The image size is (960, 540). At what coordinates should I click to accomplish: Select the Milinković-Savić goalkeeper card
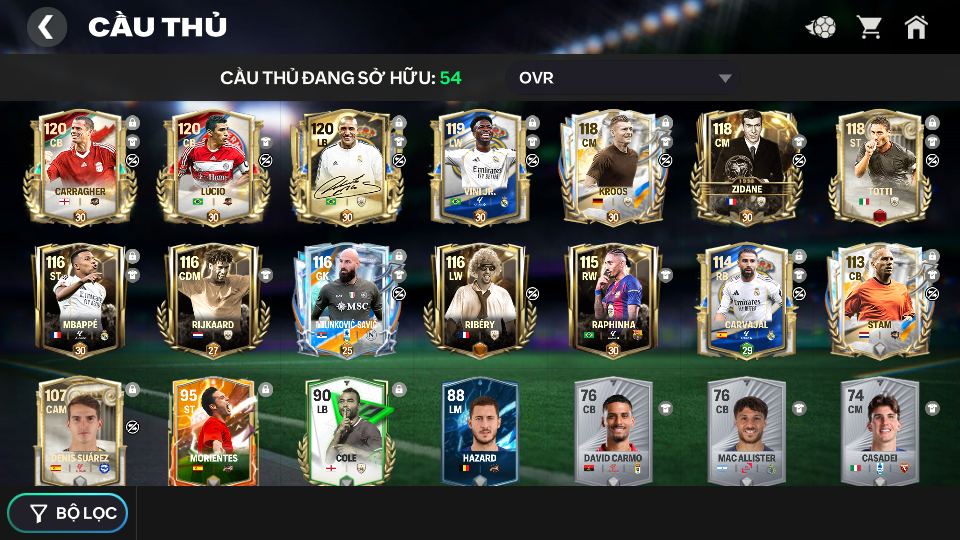345,300
